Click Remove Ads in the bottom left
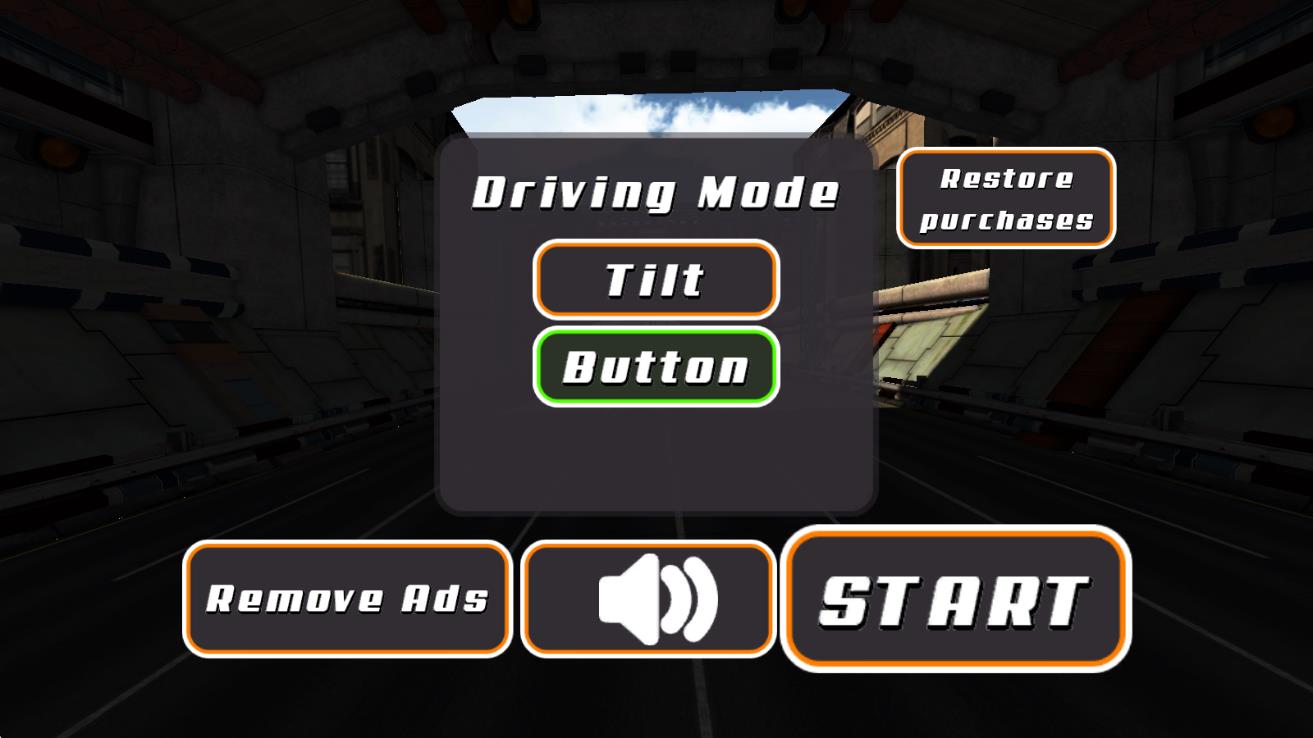 point(347,598)
